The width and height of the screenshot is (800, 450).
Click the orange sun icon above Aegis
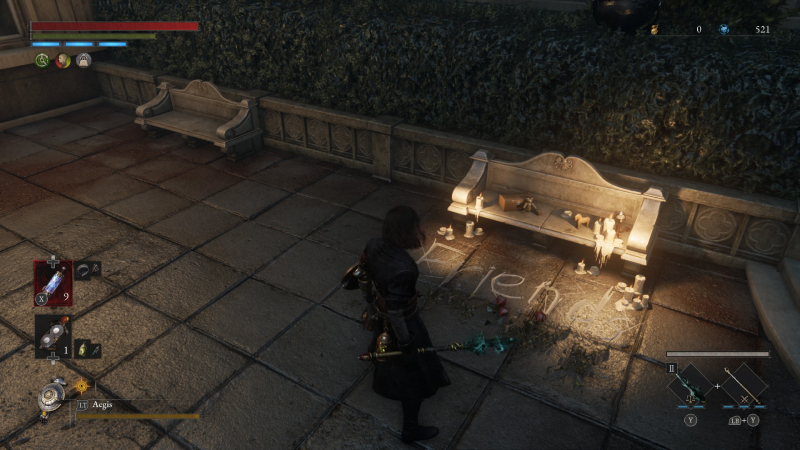(81, 385)
